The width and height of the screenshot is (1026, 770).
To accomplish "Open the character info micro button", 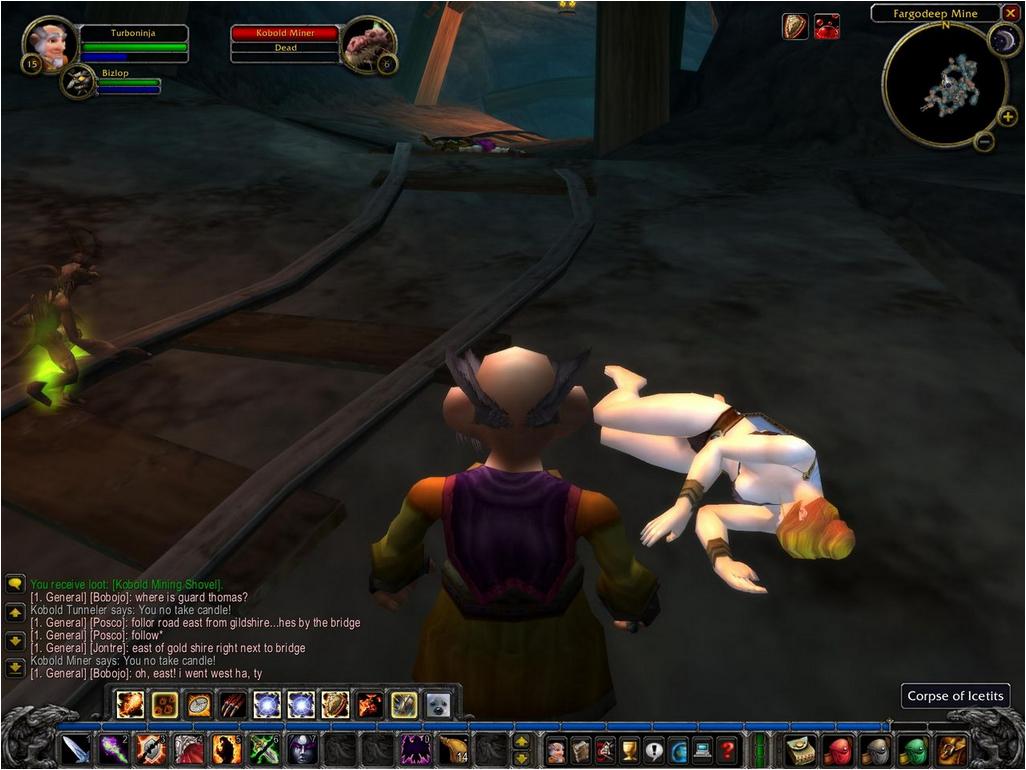I will pos(555,749).
